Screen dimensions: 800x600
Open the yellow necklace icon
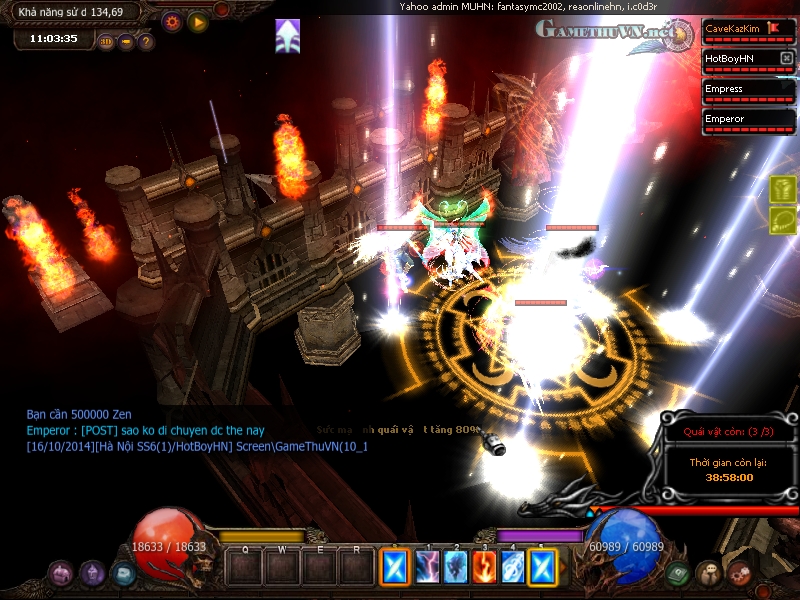[x=783, y=220]
